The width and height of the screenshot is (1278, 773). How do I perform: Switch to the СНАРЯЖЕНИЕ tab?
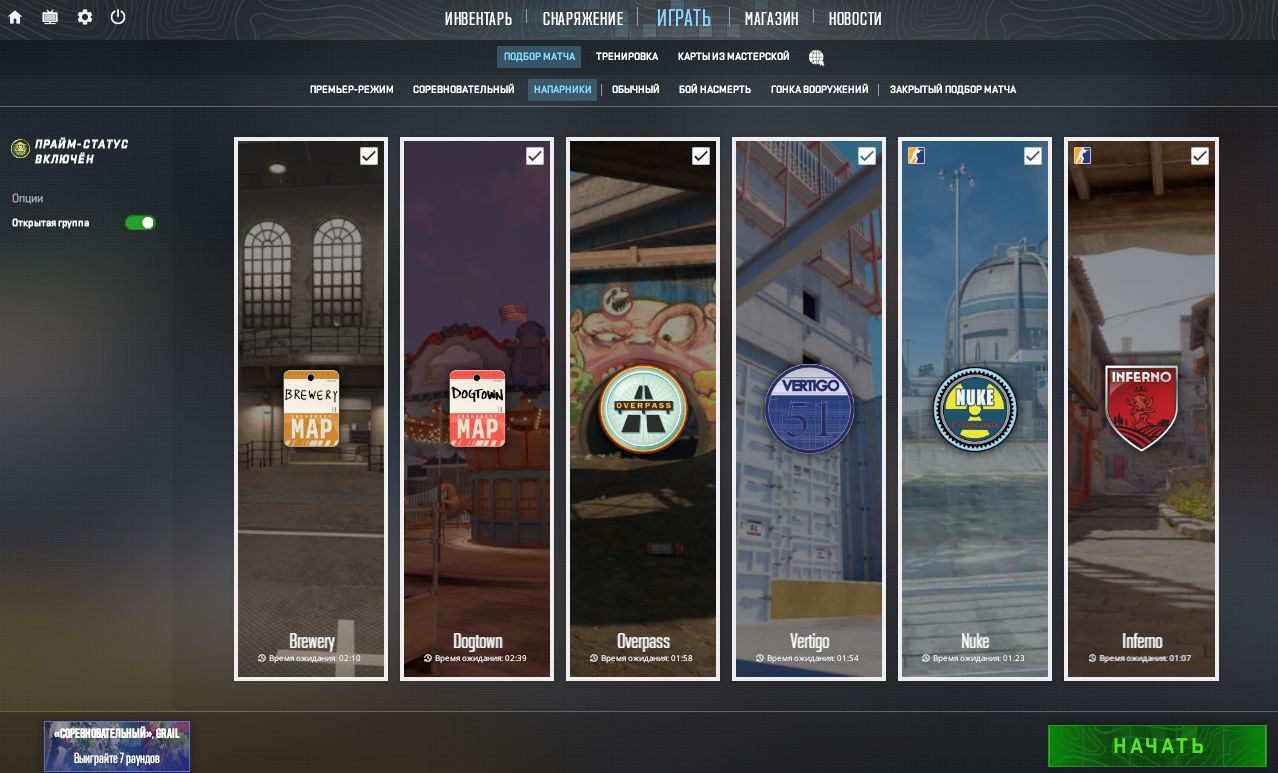click(x=583, y=18)
